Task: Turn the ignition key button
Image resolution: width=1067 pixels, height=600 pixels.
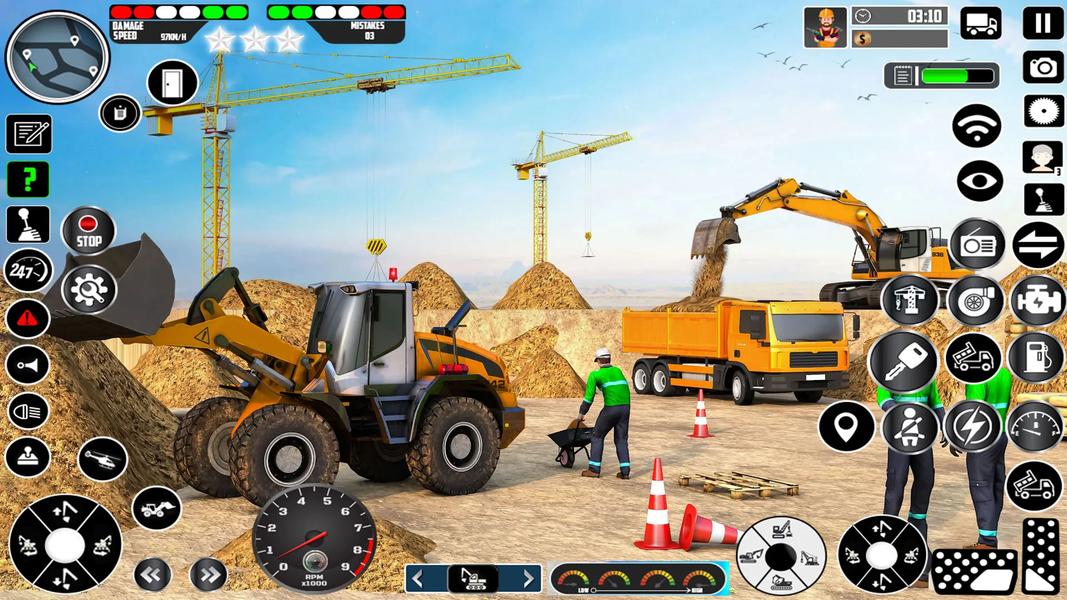Action: pos(903,361)
